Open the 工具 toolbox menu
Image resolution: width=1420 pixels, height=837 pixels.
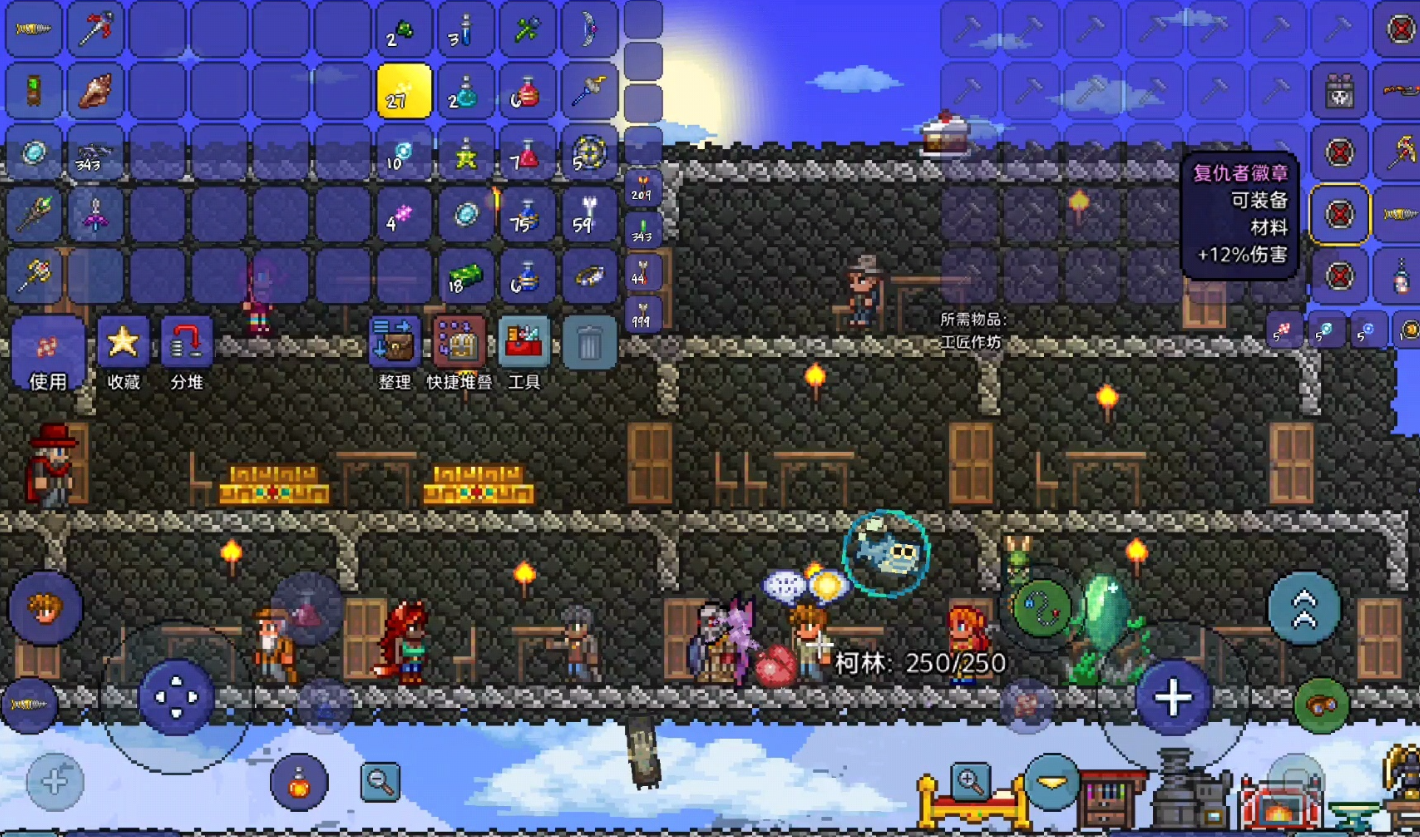point(524,345)
